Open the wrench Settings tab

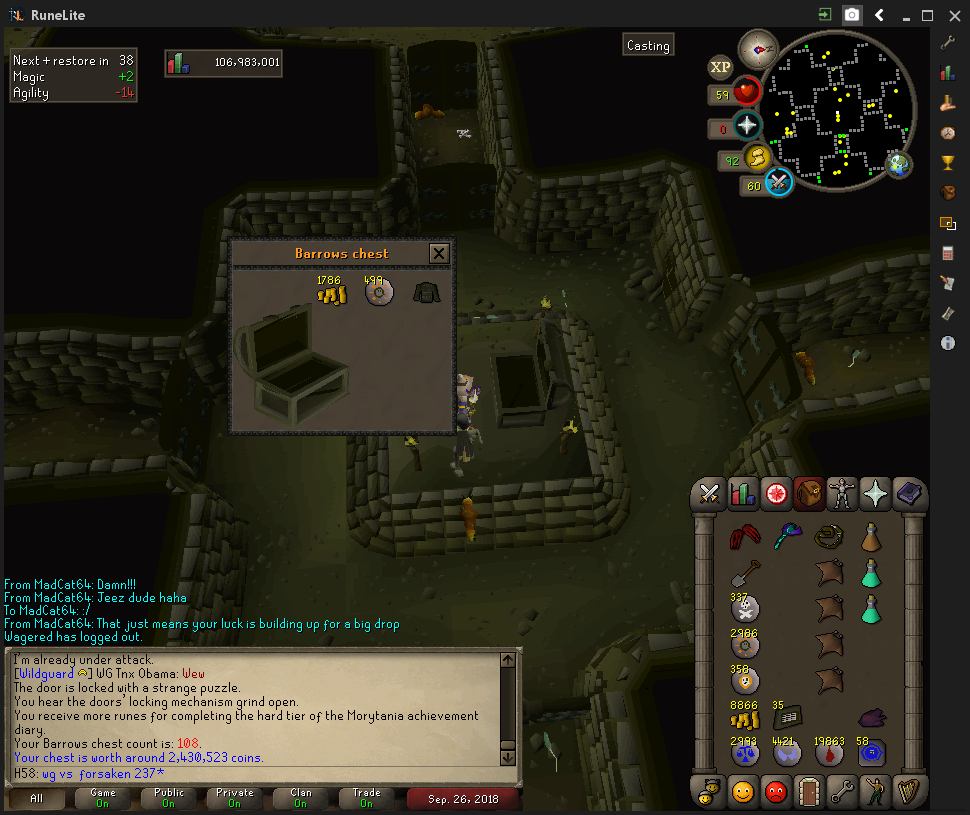[x=842, y=790]
